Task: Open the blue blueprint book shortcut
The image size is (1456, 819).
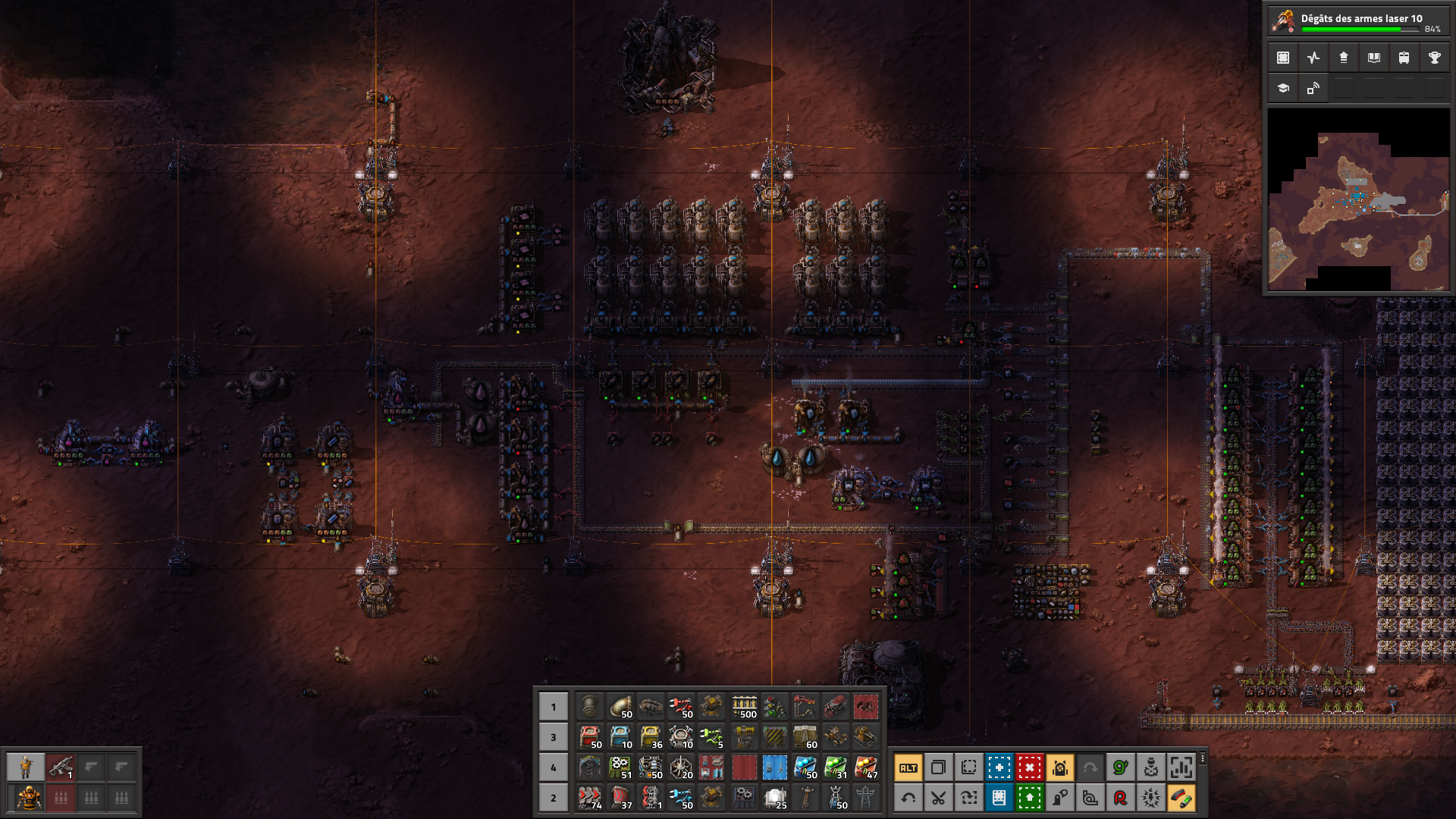Action: [999, 798]
